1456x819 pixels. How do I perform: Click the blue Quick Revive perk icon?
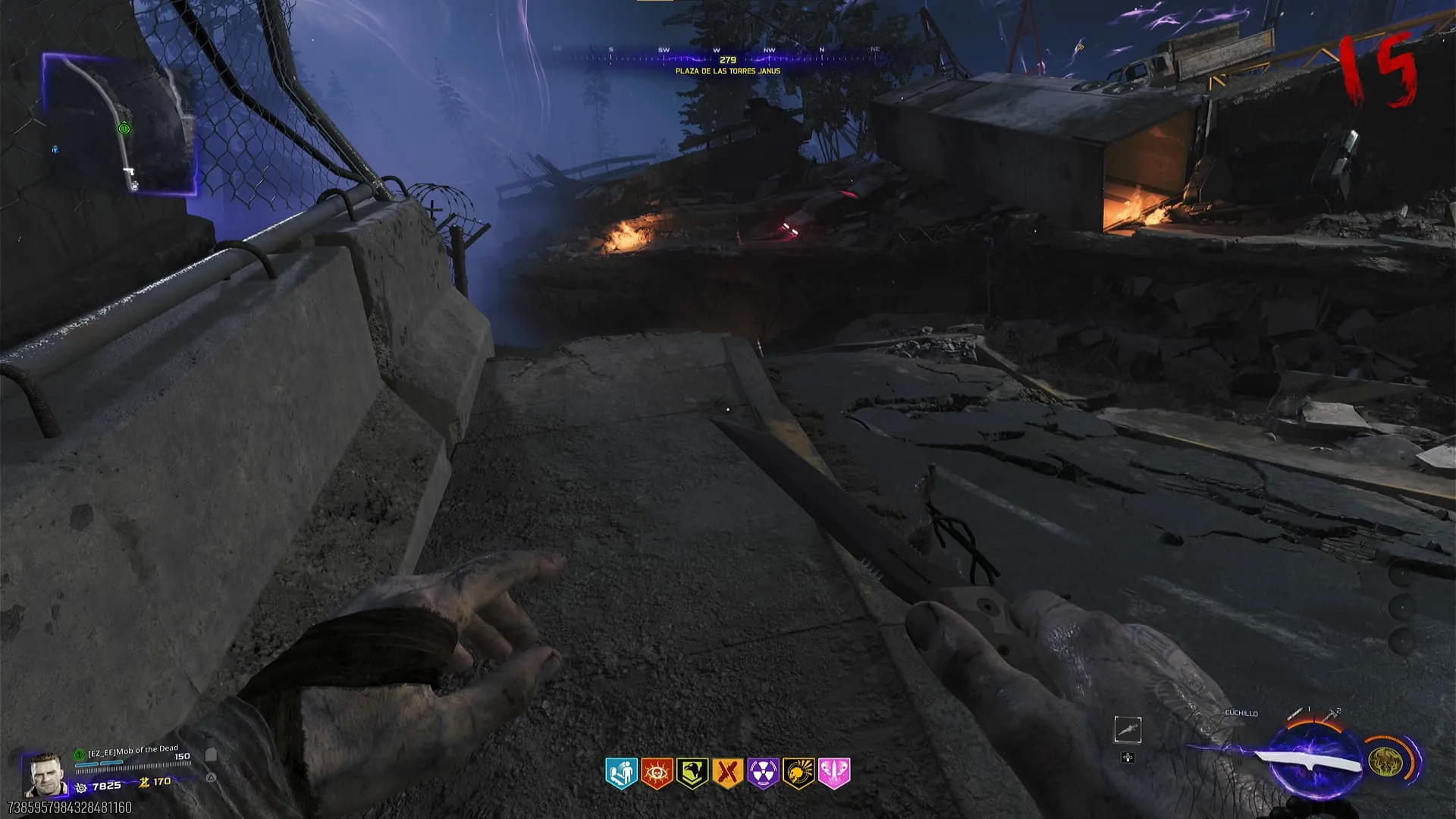click(621, 773)
